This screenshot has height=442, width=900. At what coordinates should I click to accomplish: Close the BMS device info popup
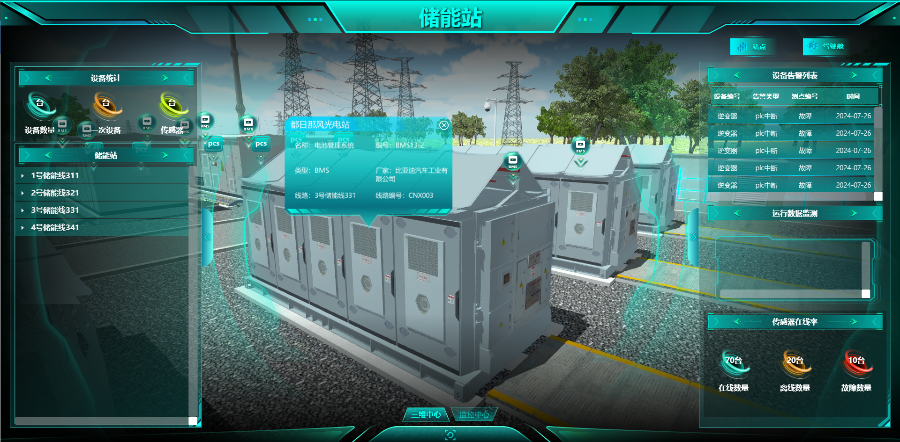click(444, 125)
